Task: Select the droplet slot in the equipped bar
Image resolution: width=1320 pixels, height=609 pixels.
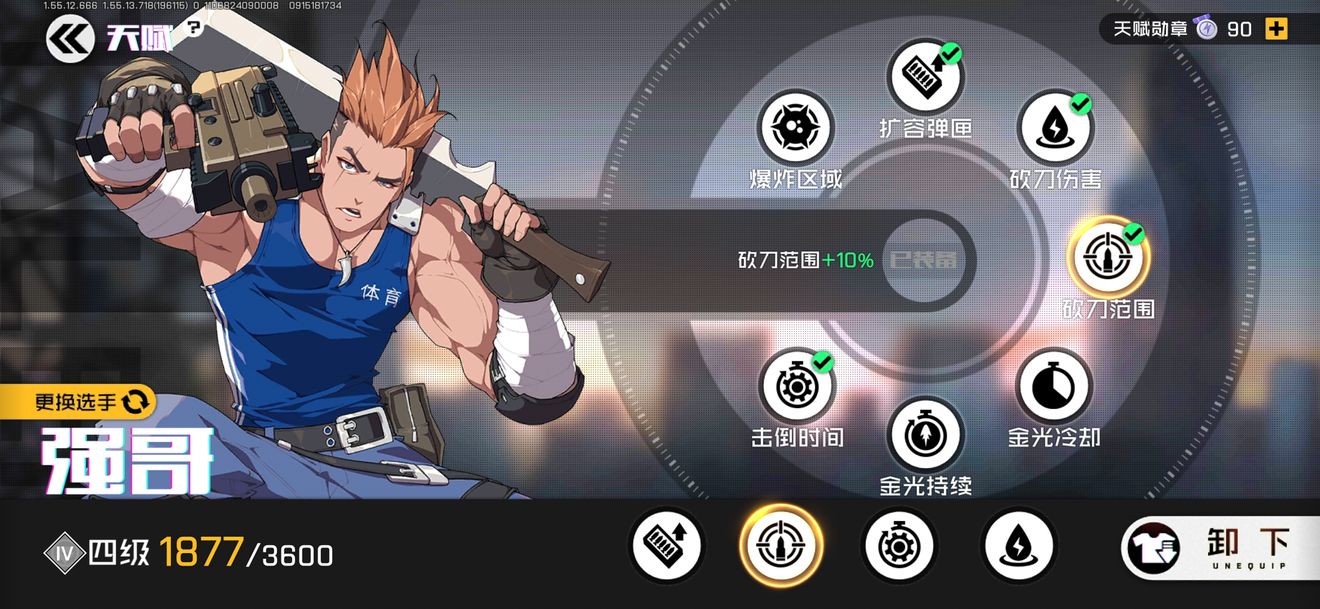Action: pyautogui.click(x=1018, y=546)
